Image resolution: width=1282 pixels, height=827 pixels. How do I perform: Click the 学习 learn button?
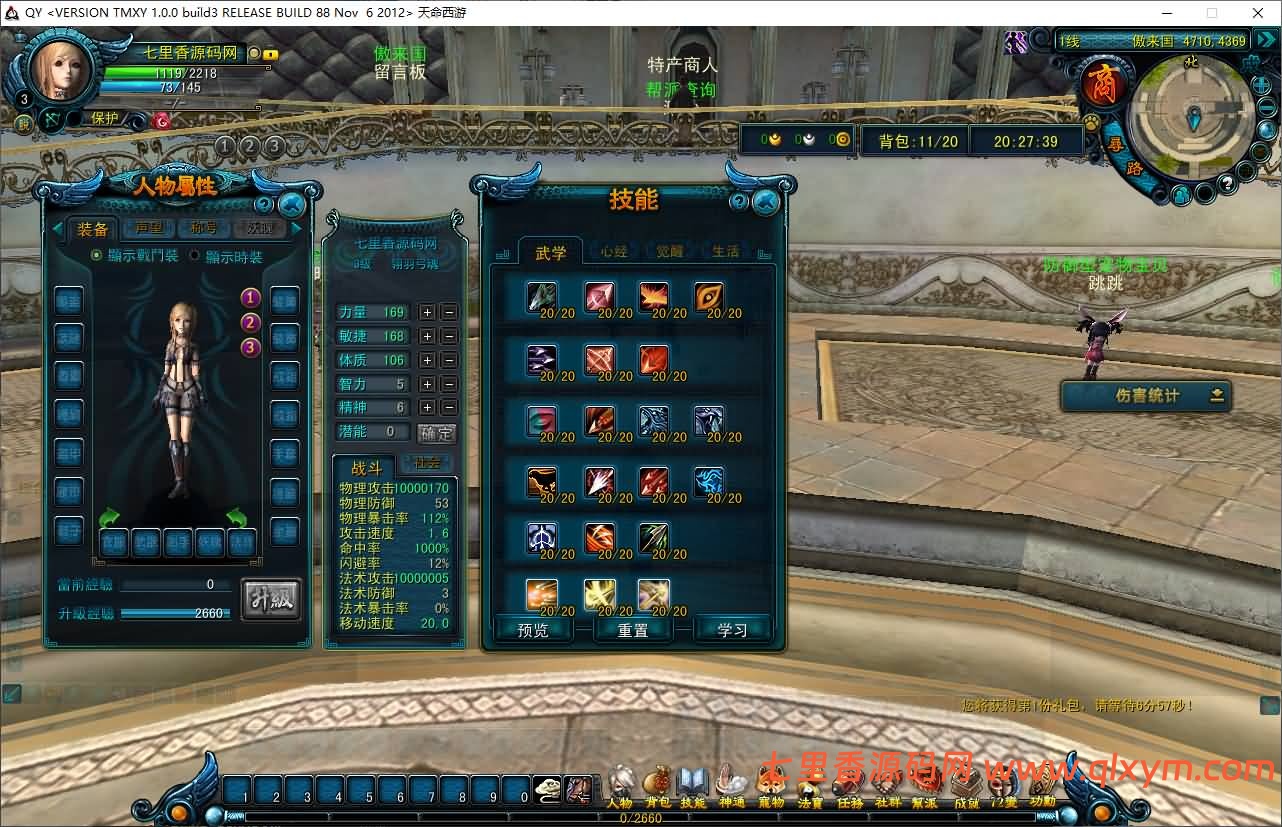pyautogui.click(x=732, y=630)
